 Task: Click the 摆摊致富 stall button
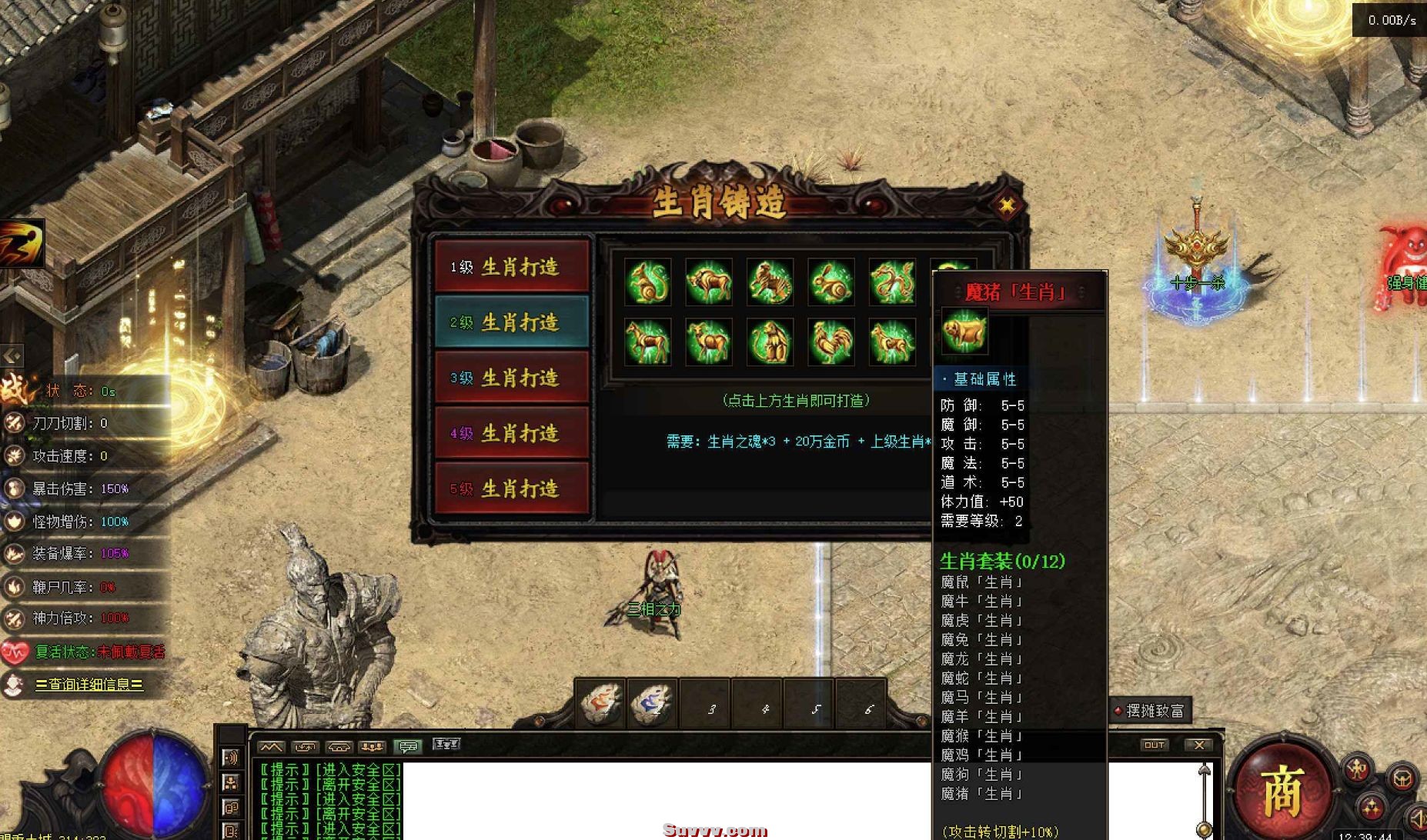1152,711
